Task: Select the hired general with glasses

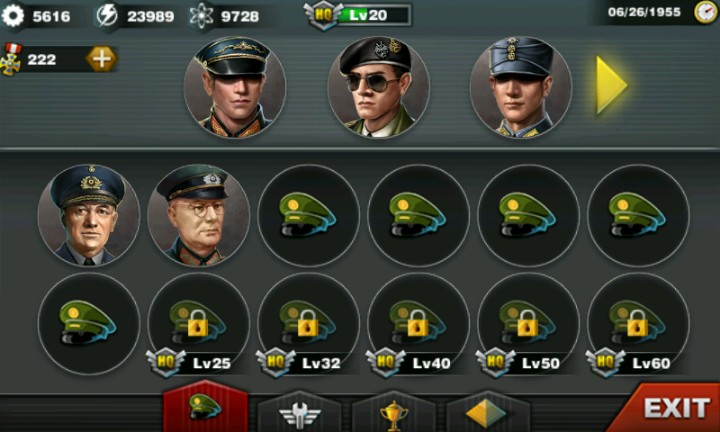Action: [x=198, y=215]
